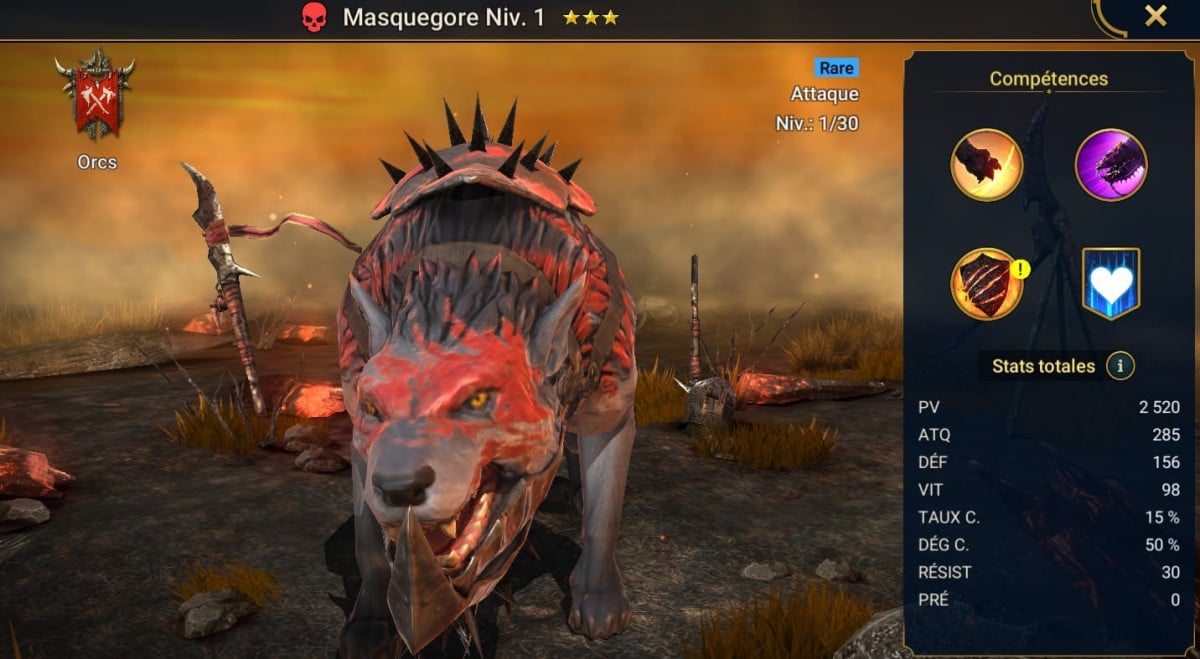Show Stats totales info details

click(x=1120, y=366)
